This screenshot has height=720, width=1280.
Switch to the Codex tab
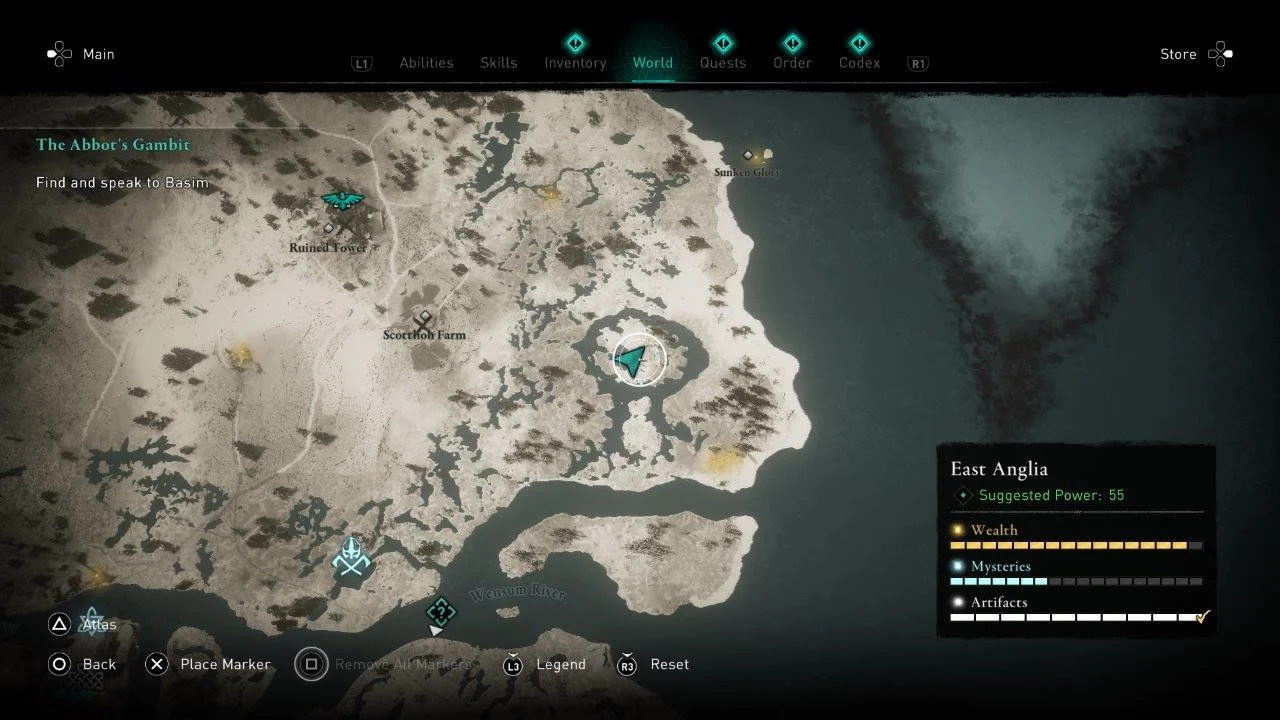859,63
